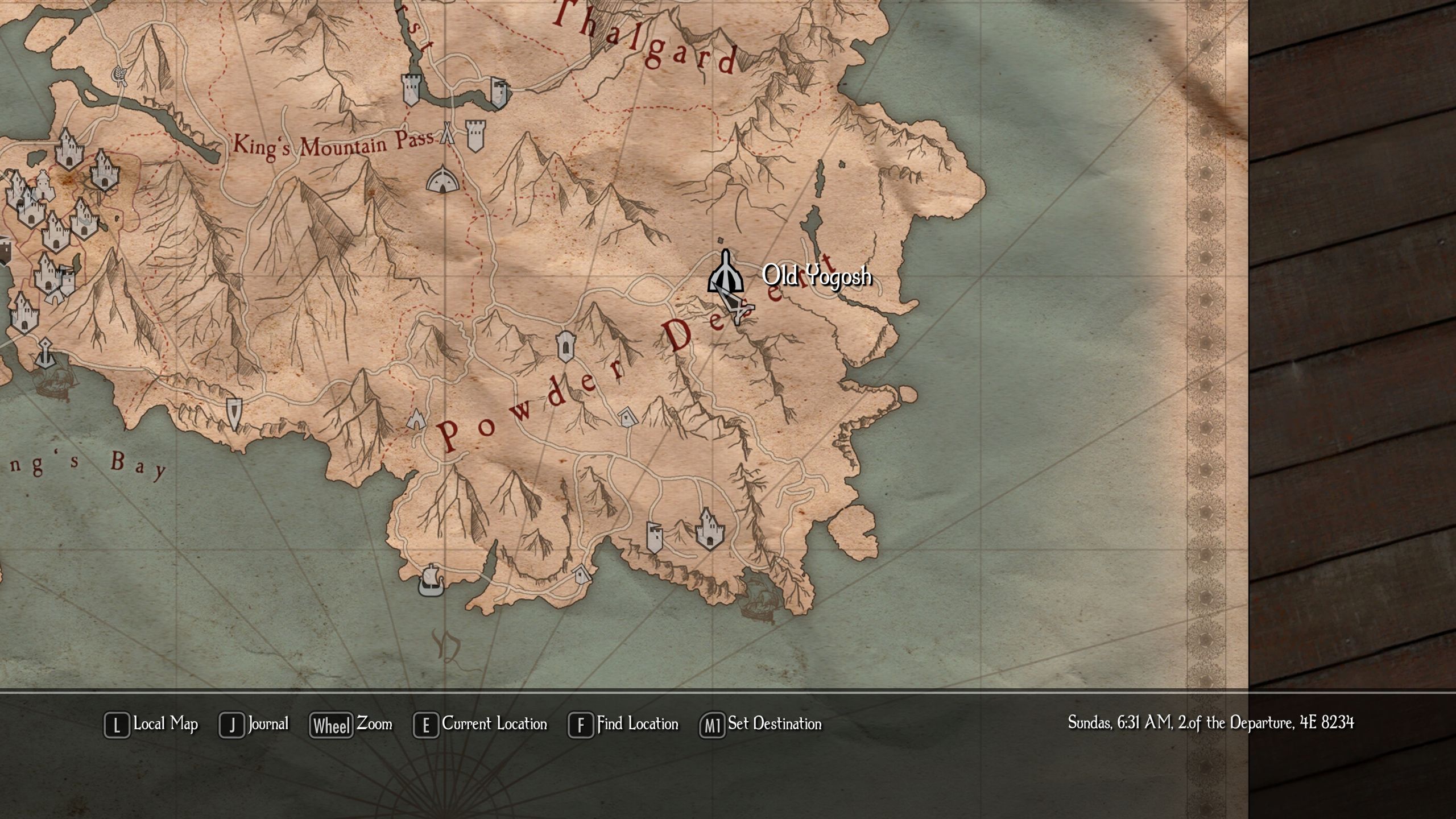Image resolution: width=1456 pixels, height=819 pixels.
Task: Select the small teepee camp marker after 'Pass'
Action: pos(448,134)
